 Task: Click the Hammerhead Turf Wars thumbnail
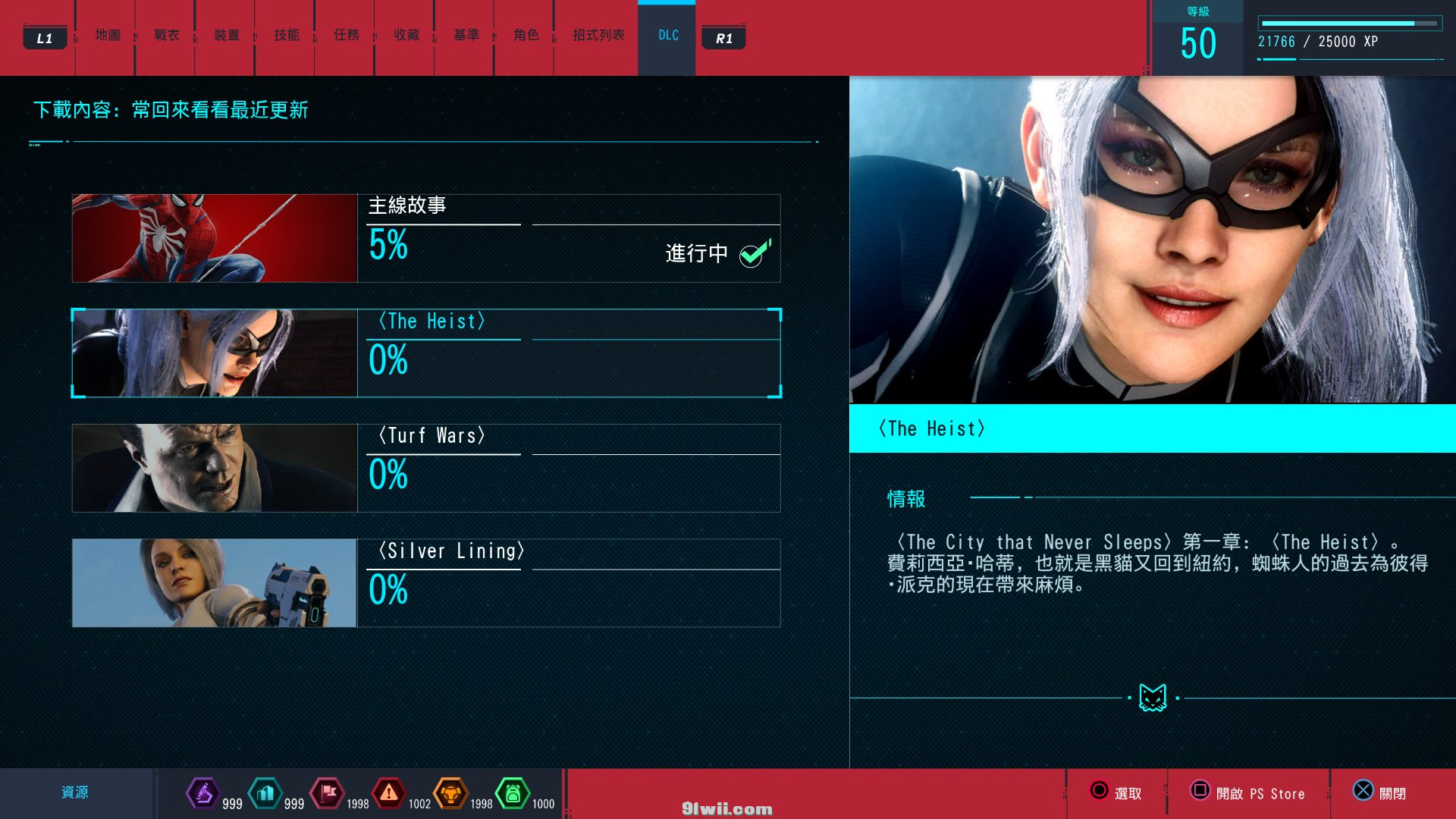pyautogui.click(x=215, y=468)
